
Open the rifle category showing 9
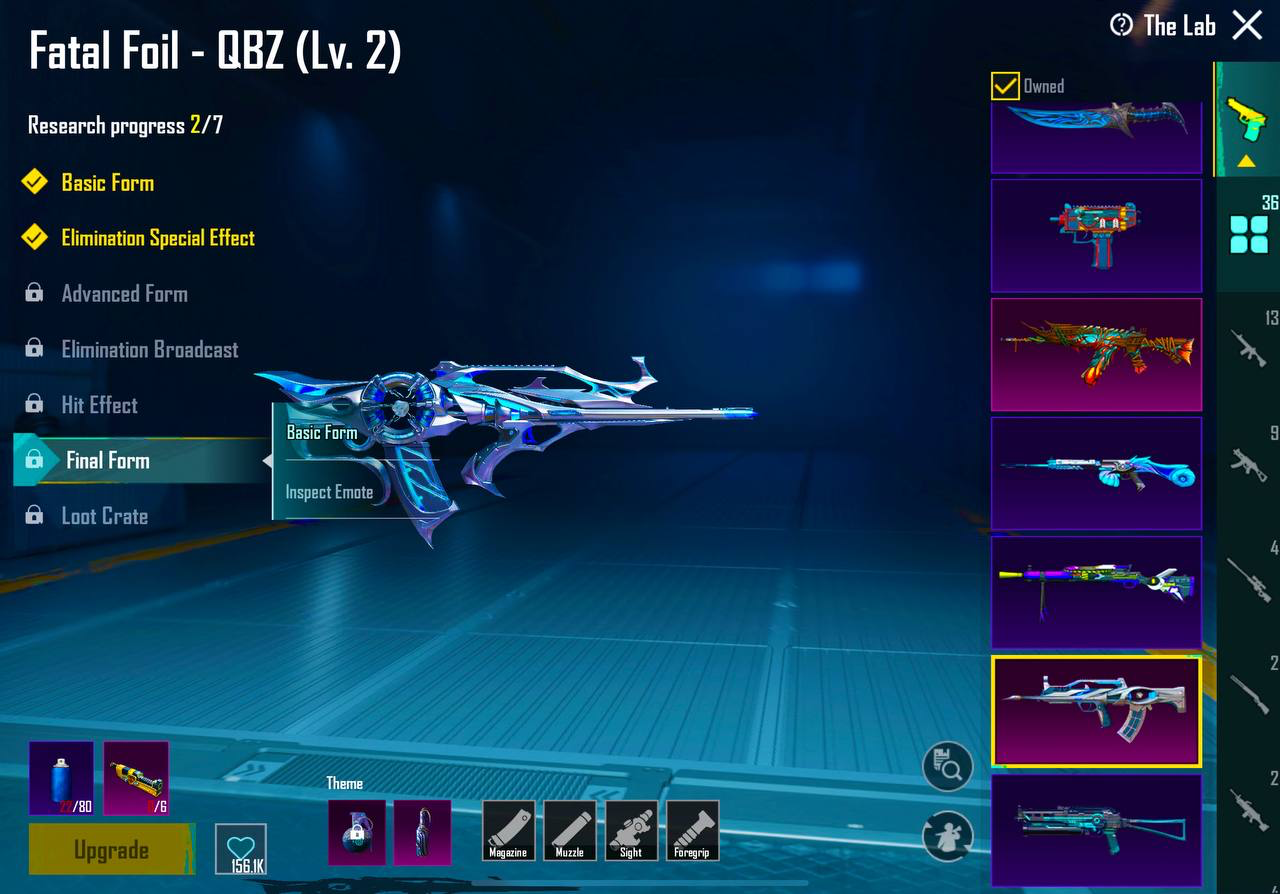click(1248, 460)
